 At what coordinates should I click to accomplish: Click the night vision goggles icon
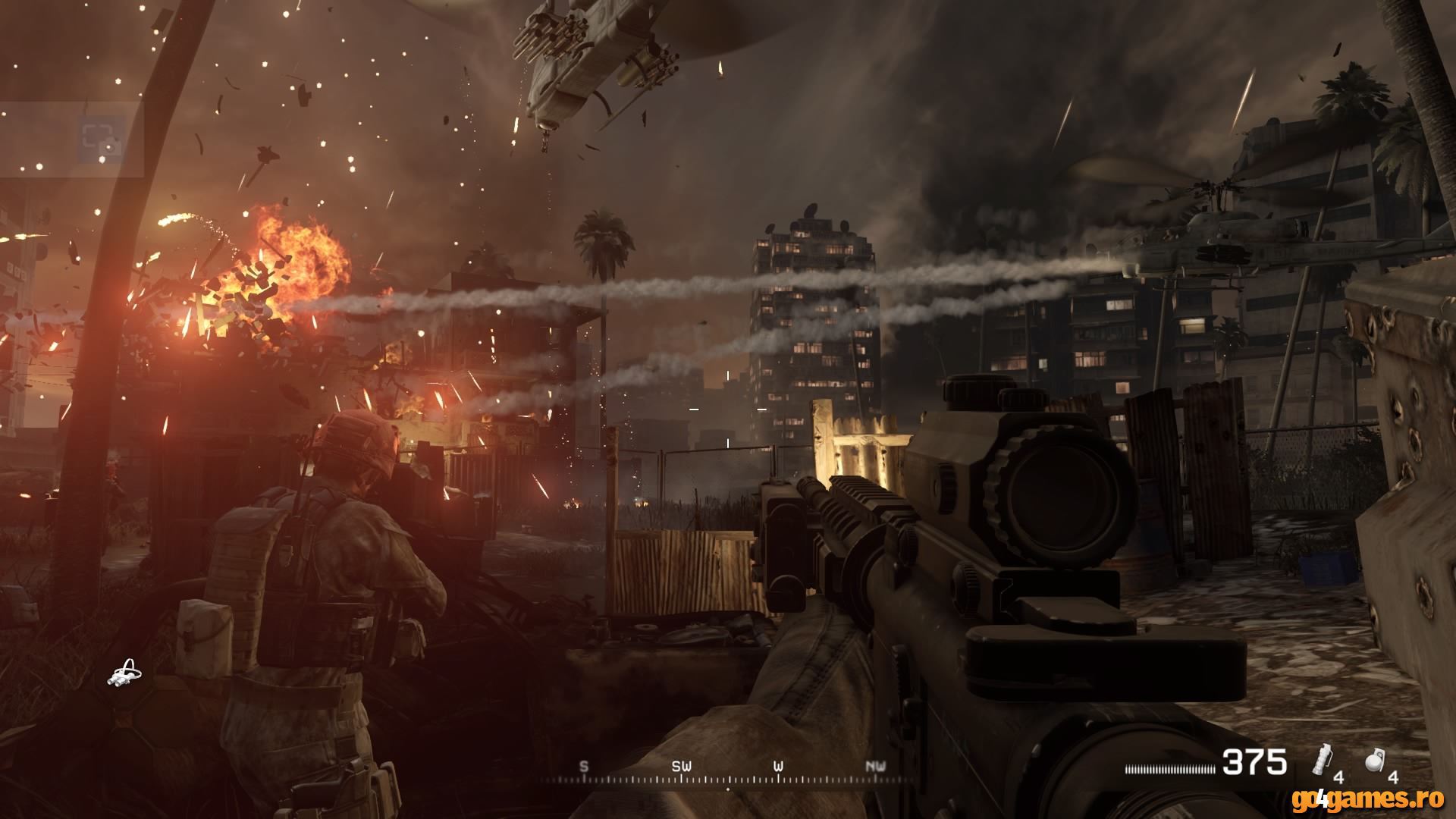click(x=124, y=673)
